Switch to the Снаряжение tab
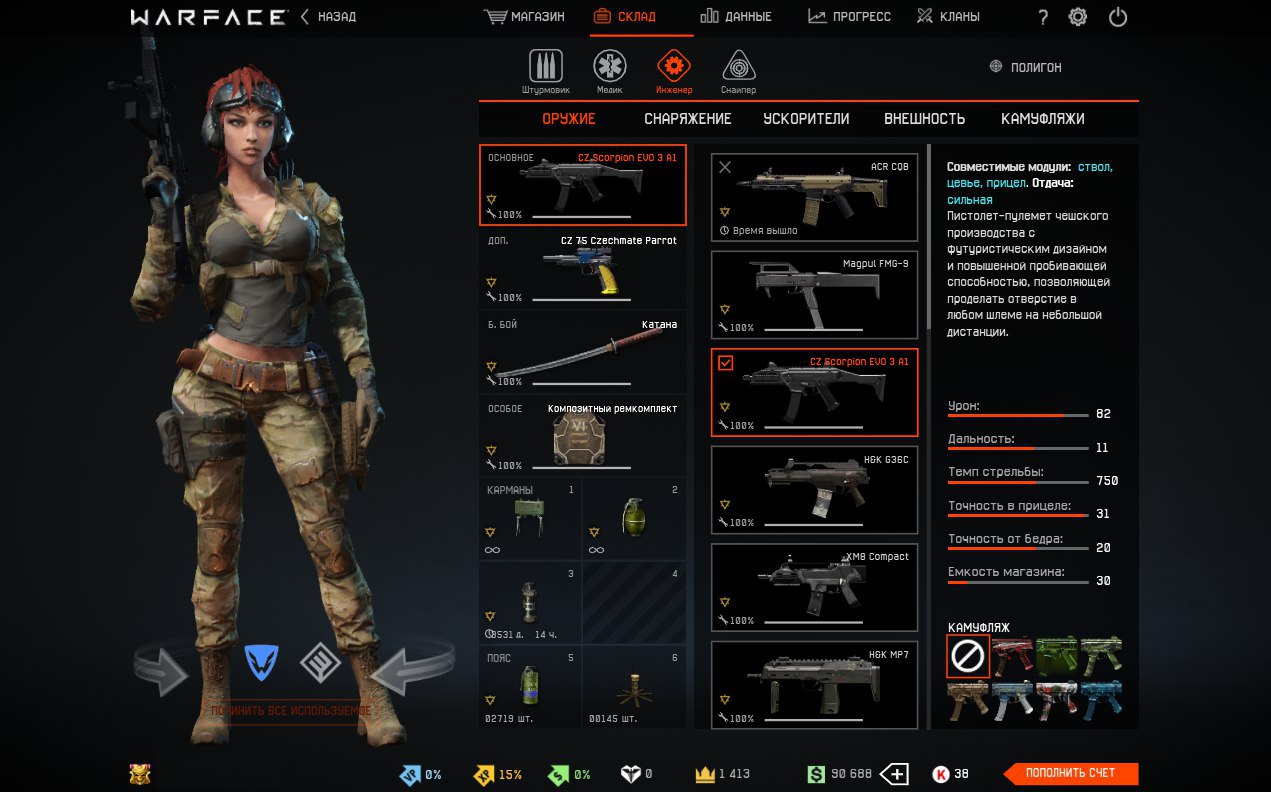Image resolution: width=1271 pixels, height=792 pixels. tap(687, 119)
